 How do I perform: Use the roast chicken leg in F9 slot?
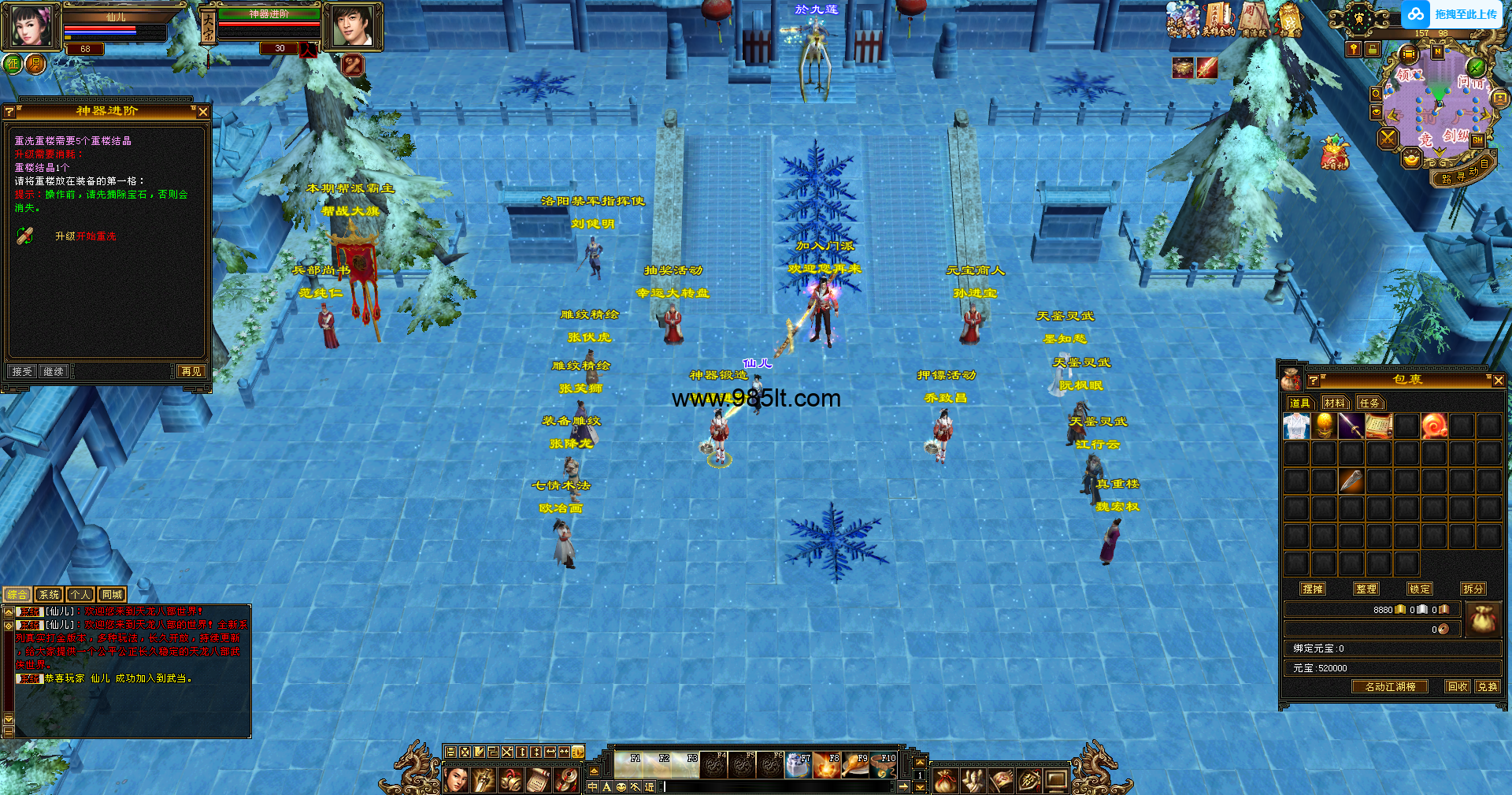point(856,765)
